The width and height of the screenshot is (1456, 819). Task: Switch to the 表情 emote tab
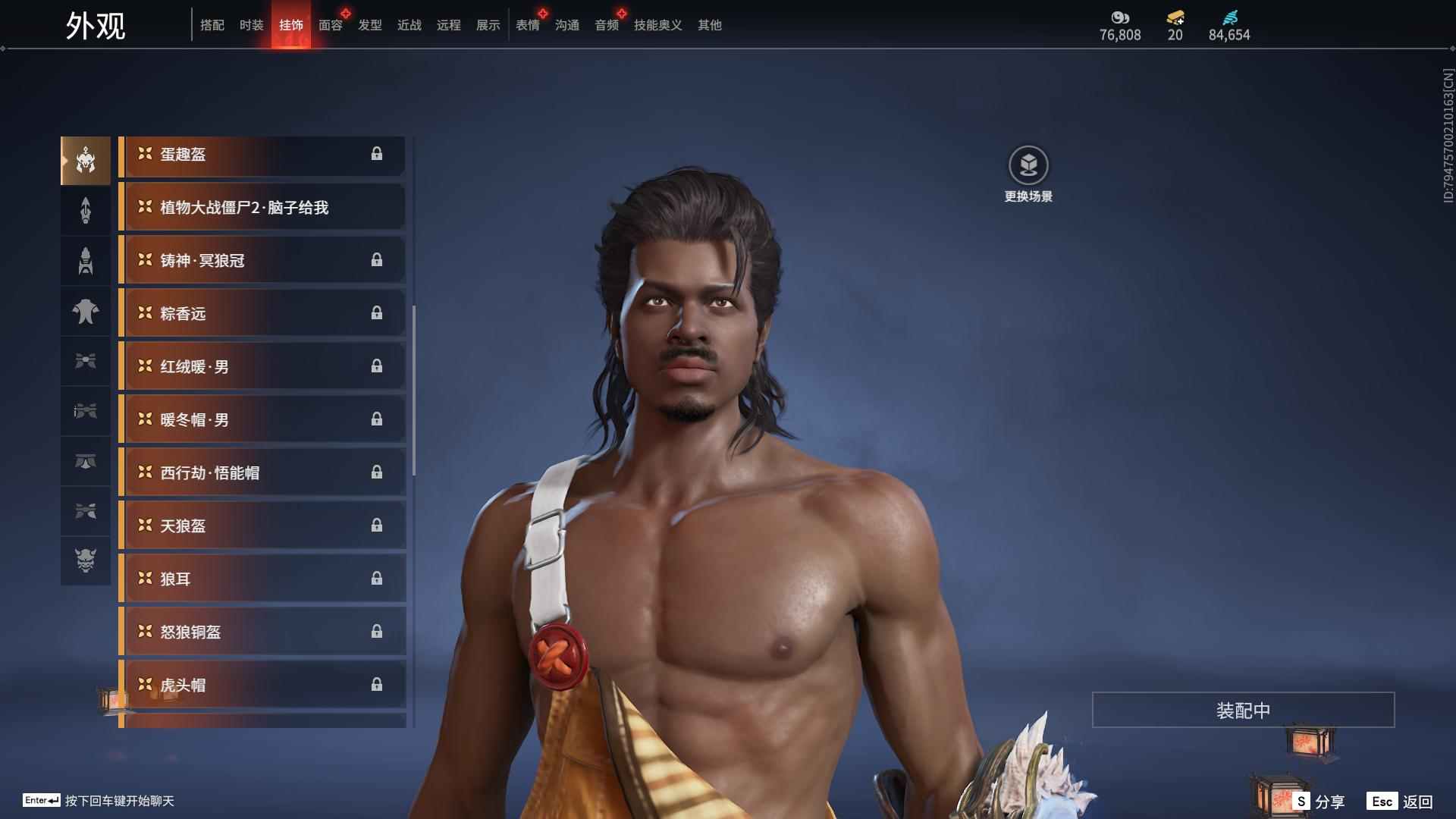(528, 25)
